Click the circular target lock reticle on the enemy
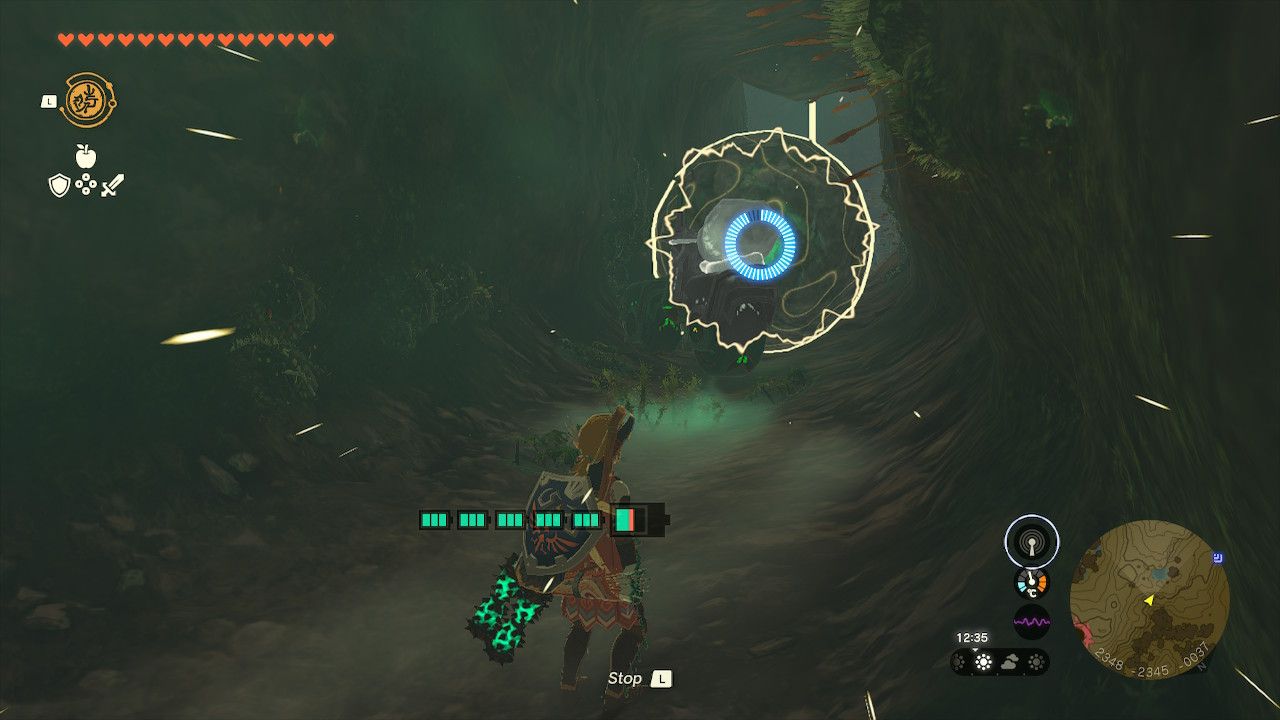Screen dimensions: 1280x720 pyautogui.click(x=758, y=245)
